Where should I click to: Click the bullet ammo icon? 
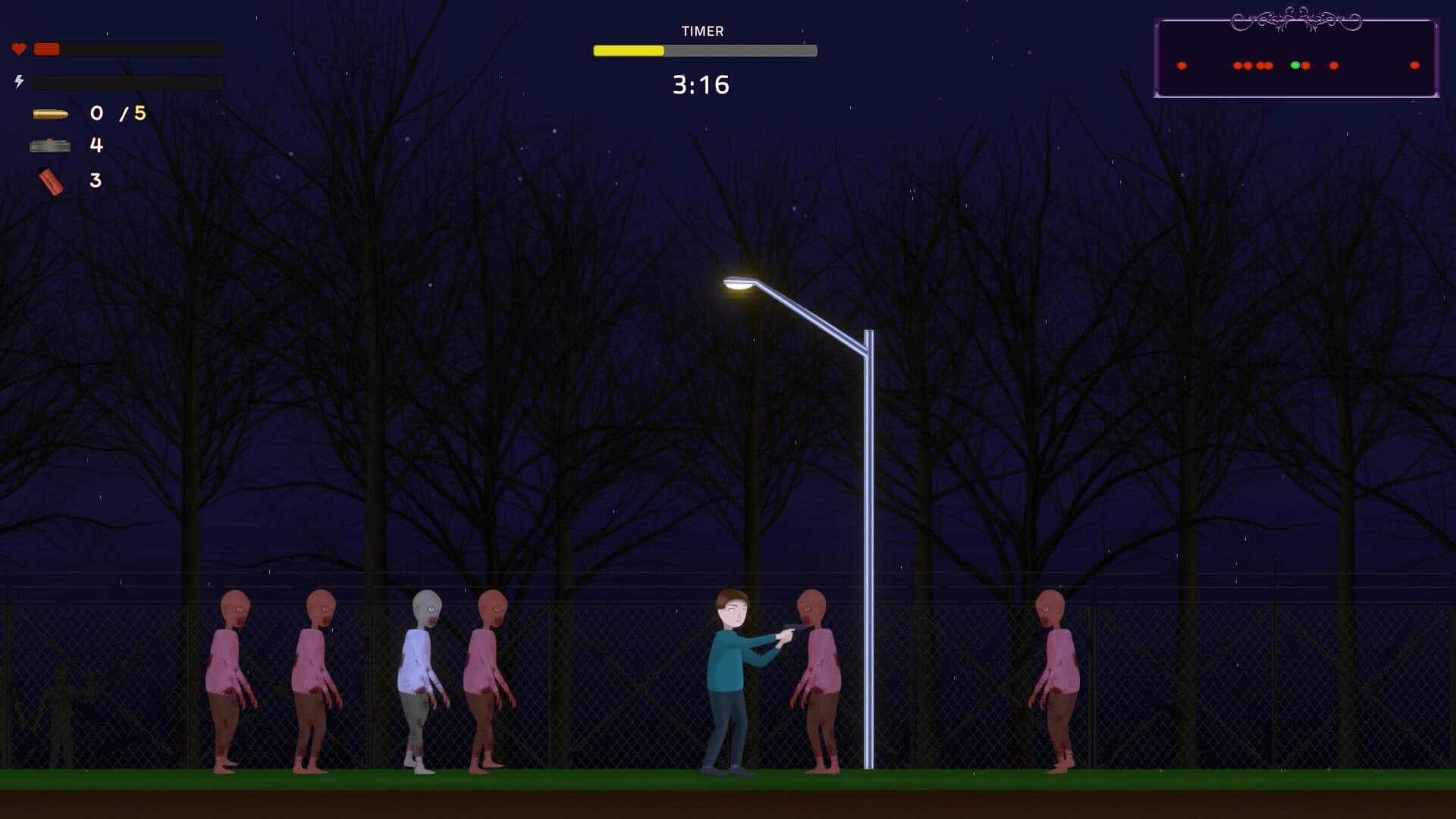pyautogui.click(x=51, y=114)
